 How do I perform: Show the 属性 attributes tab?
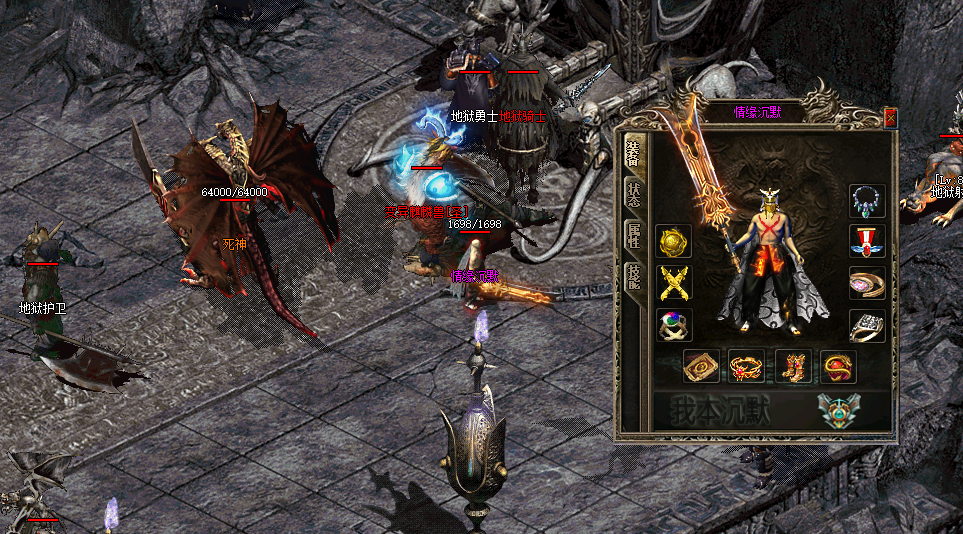coord(633,235)
